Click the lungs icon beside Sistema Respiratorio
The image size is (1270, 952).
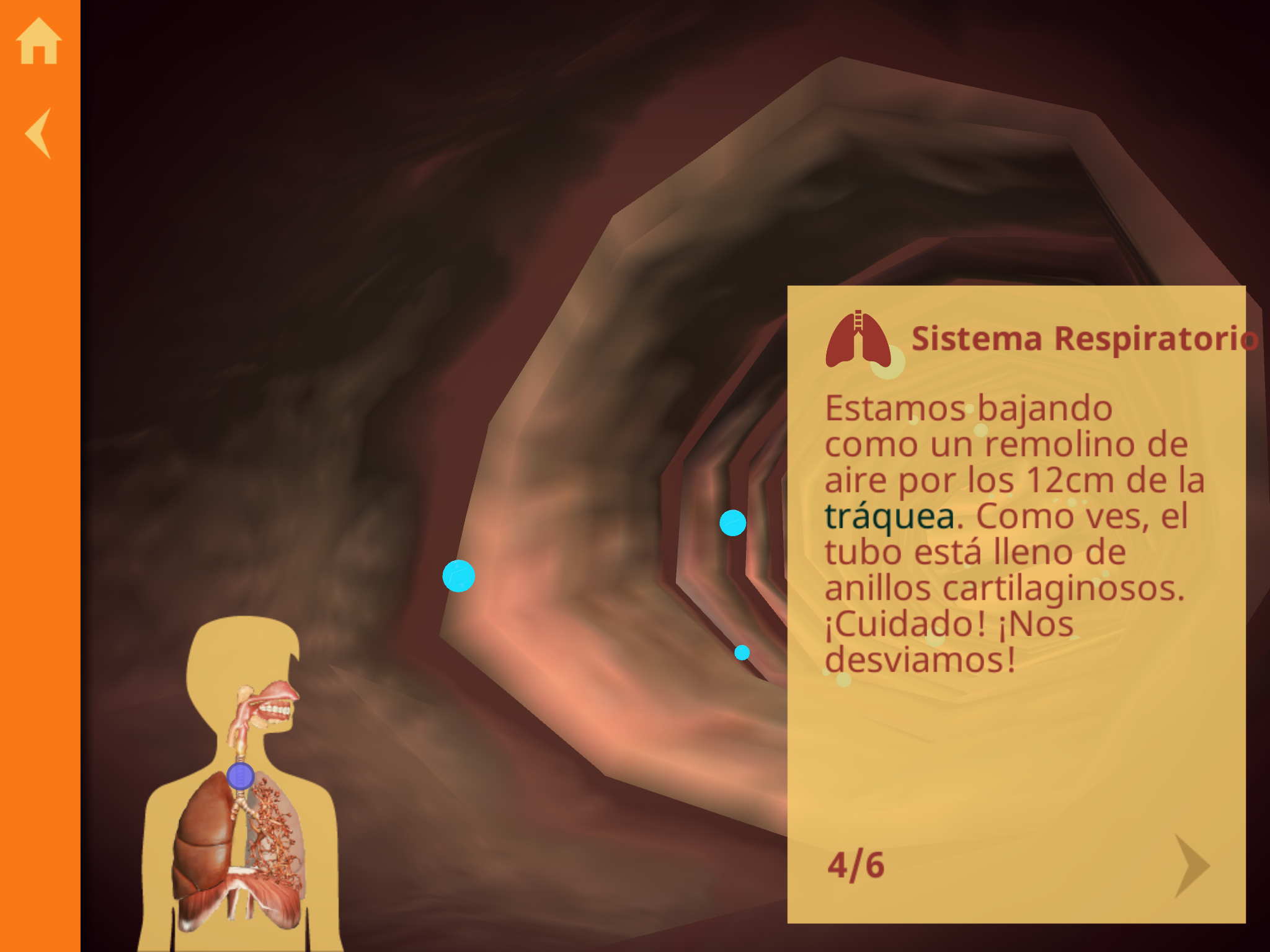click(x=858, y=340)
